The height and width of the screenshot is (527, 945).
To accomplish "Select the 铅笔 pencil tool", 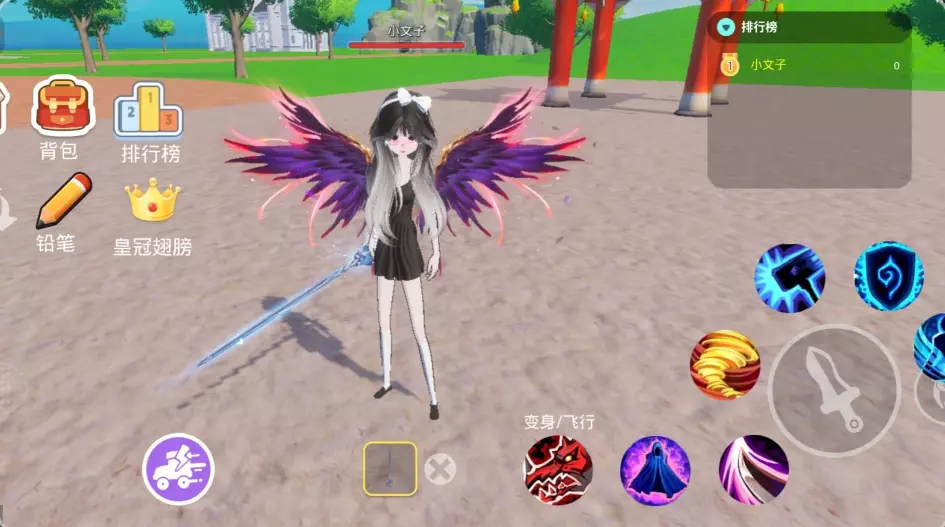I will [62, 201].
